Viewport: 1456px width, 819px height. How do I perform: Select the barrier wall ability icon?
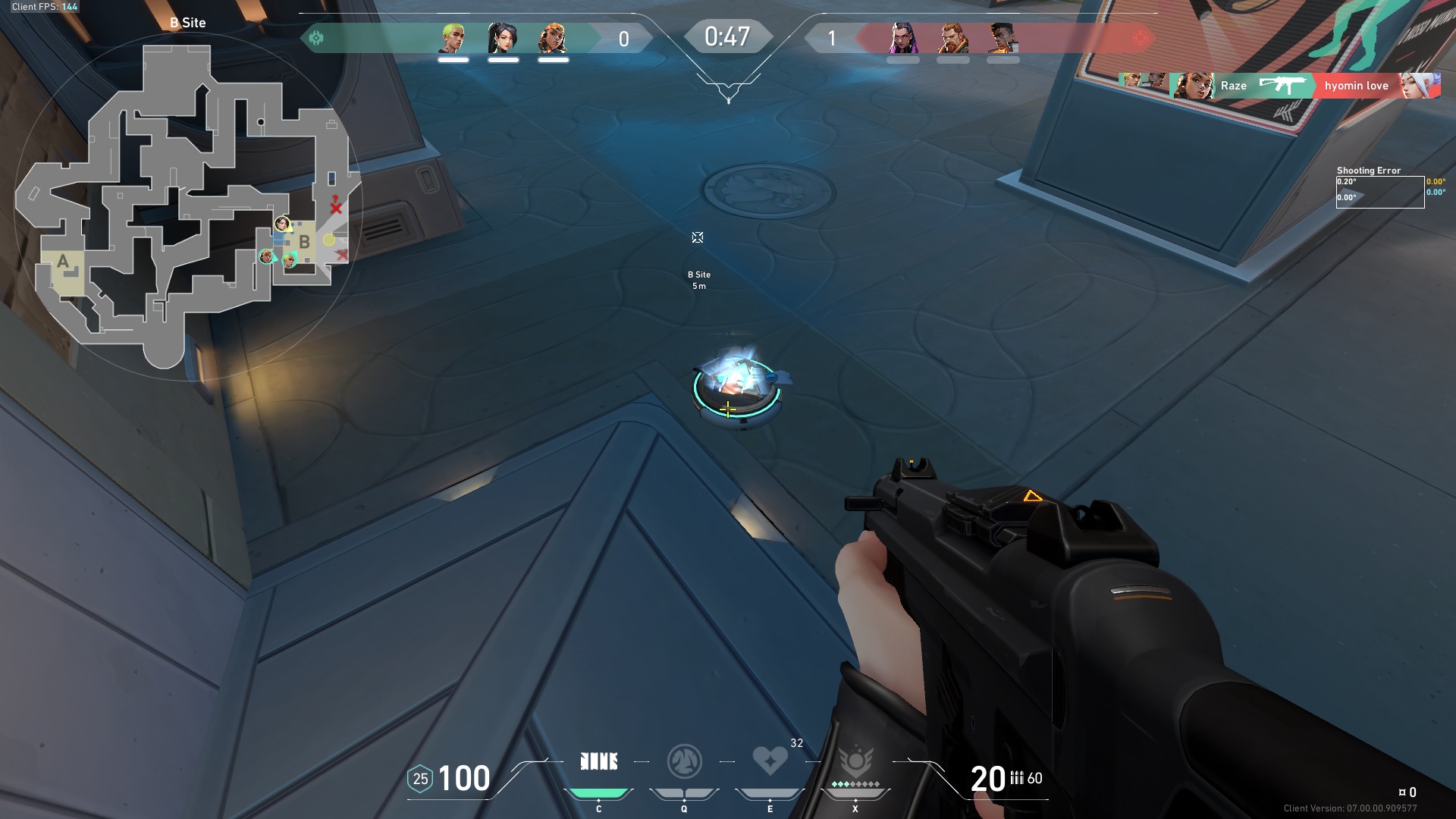click(598, 761)
